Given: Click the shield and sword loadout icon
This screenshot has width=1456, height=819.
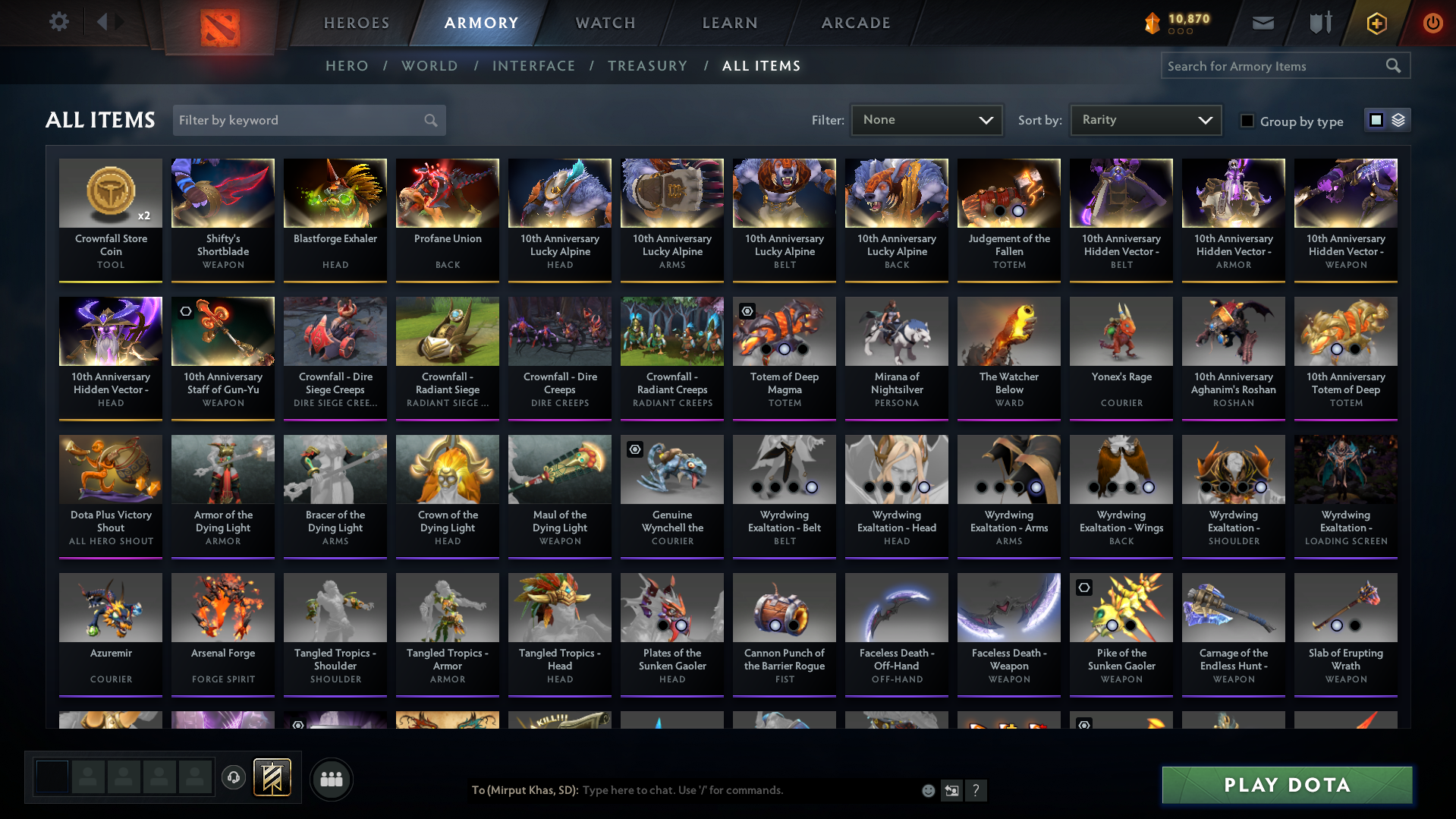Looking at the screenshot, I should point(1319,23).
